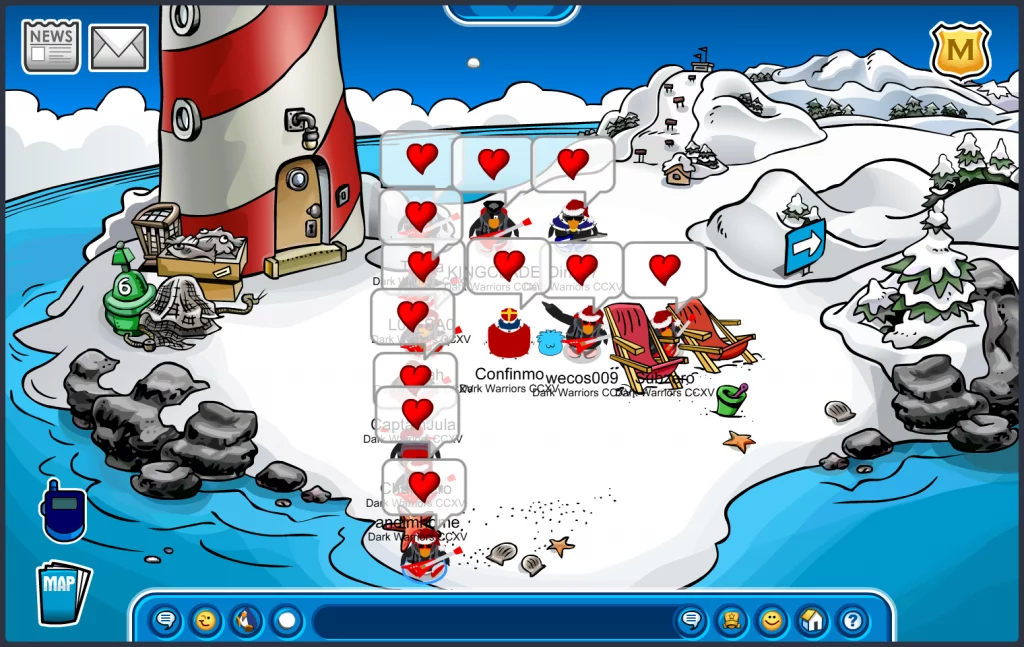Open the winking emote face menu
Screen dimensions: 1024x647
(x=206, y=621)
